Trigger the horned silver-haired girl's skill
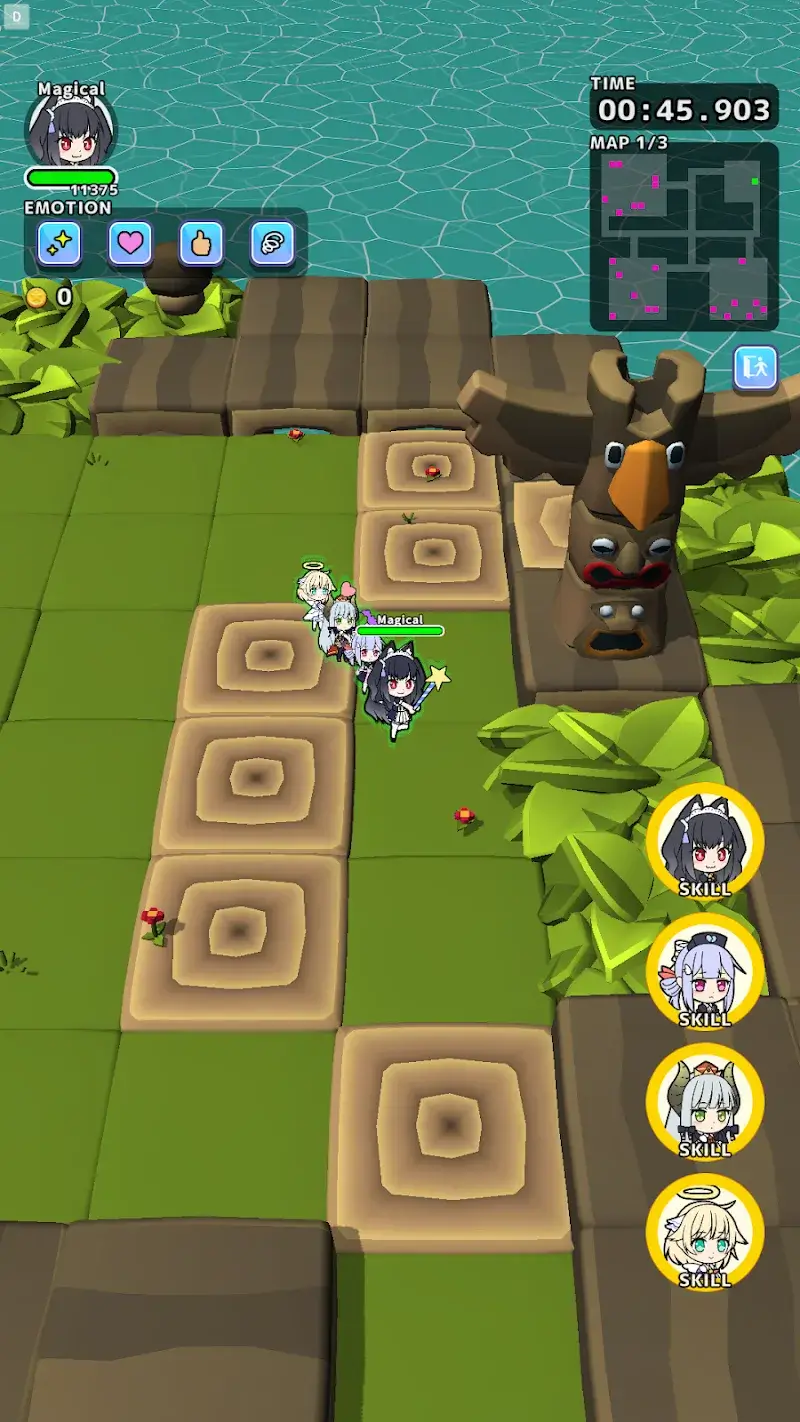This screenshot has width=800, height=1422. 705,1102
